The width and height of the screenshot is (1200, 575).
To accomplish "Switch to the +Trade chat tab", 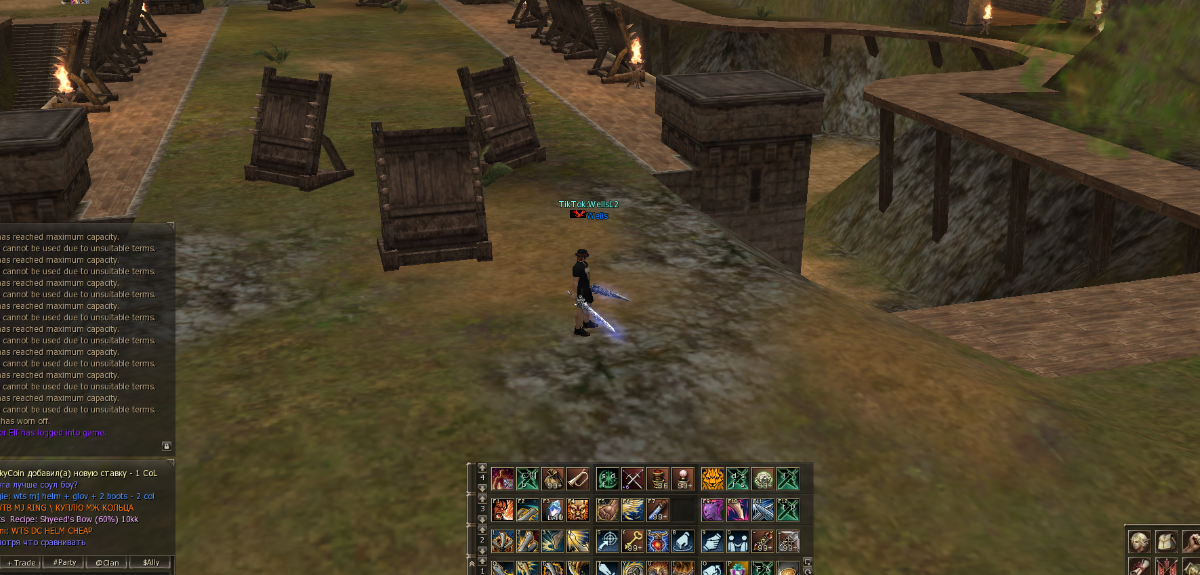I will pyautogui.click(x=24, y=563).
